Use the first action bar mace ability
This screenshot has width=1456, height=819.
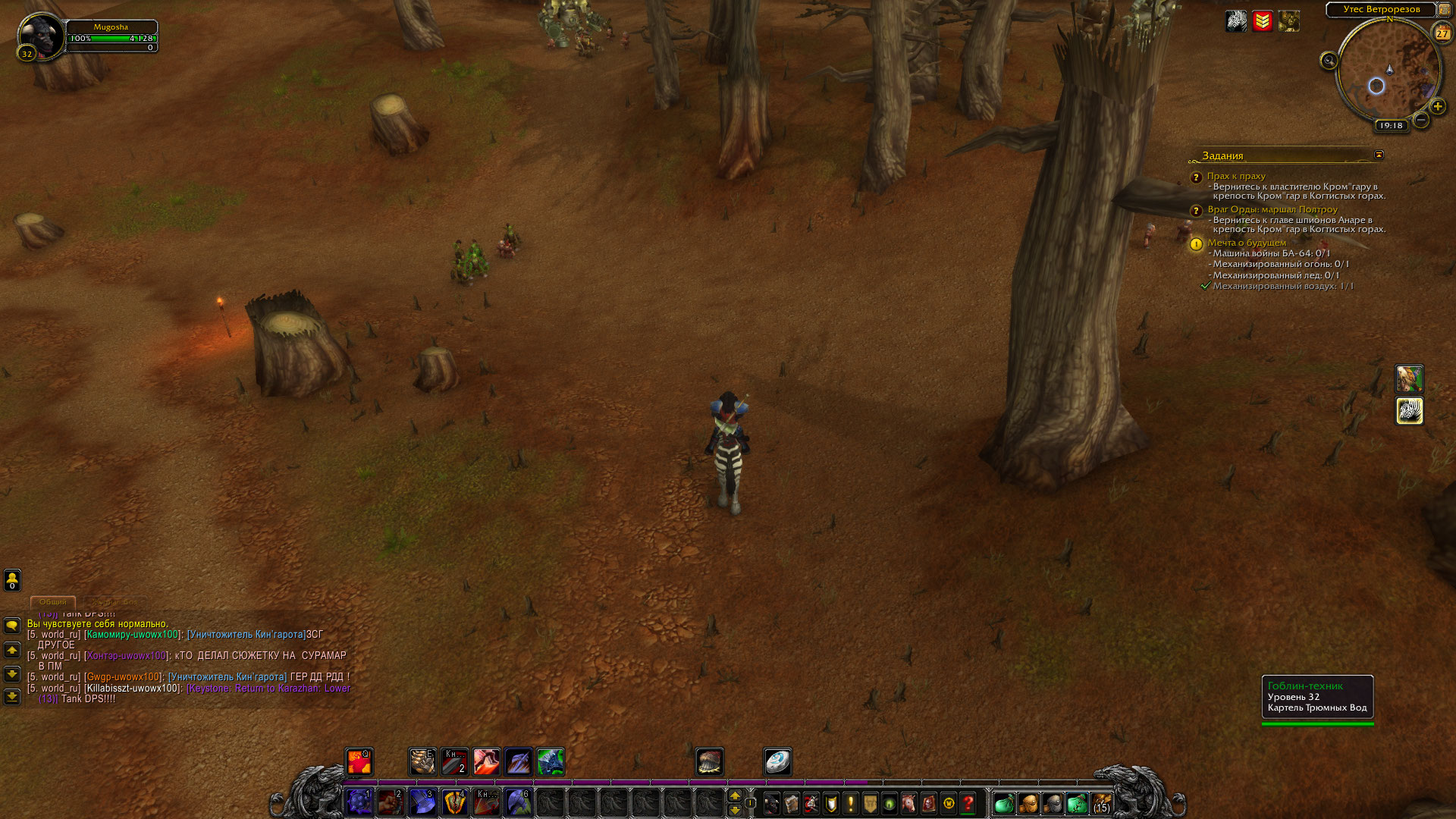[x=359, y=802]
